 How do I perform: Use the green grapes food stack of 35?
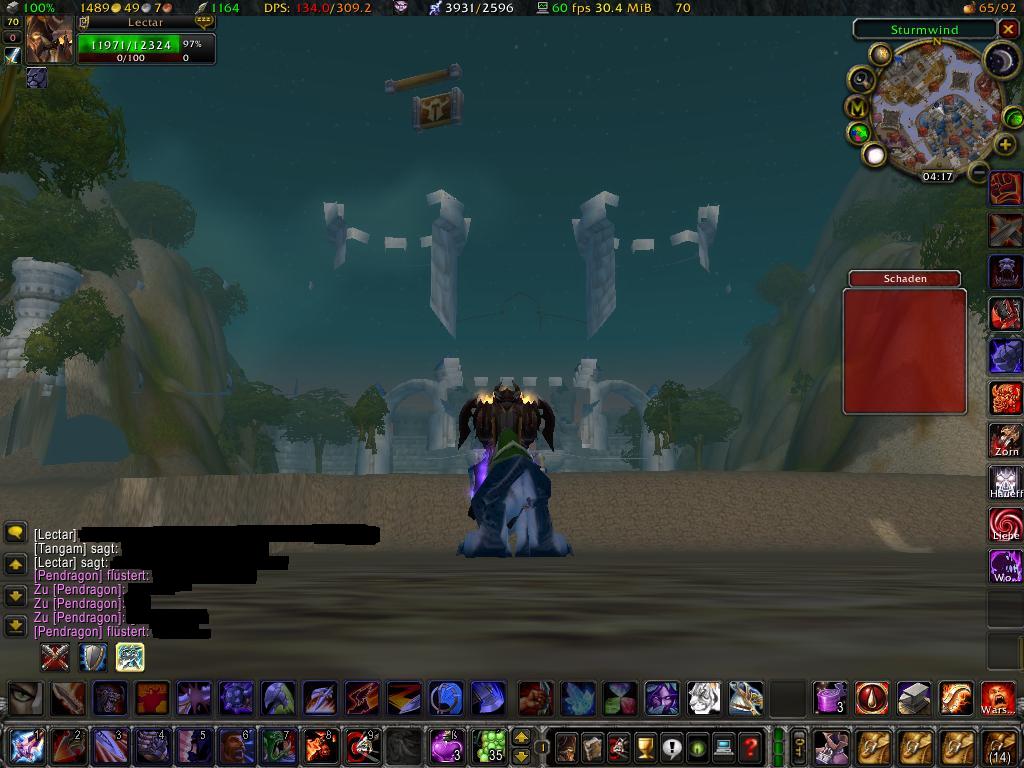489,746
